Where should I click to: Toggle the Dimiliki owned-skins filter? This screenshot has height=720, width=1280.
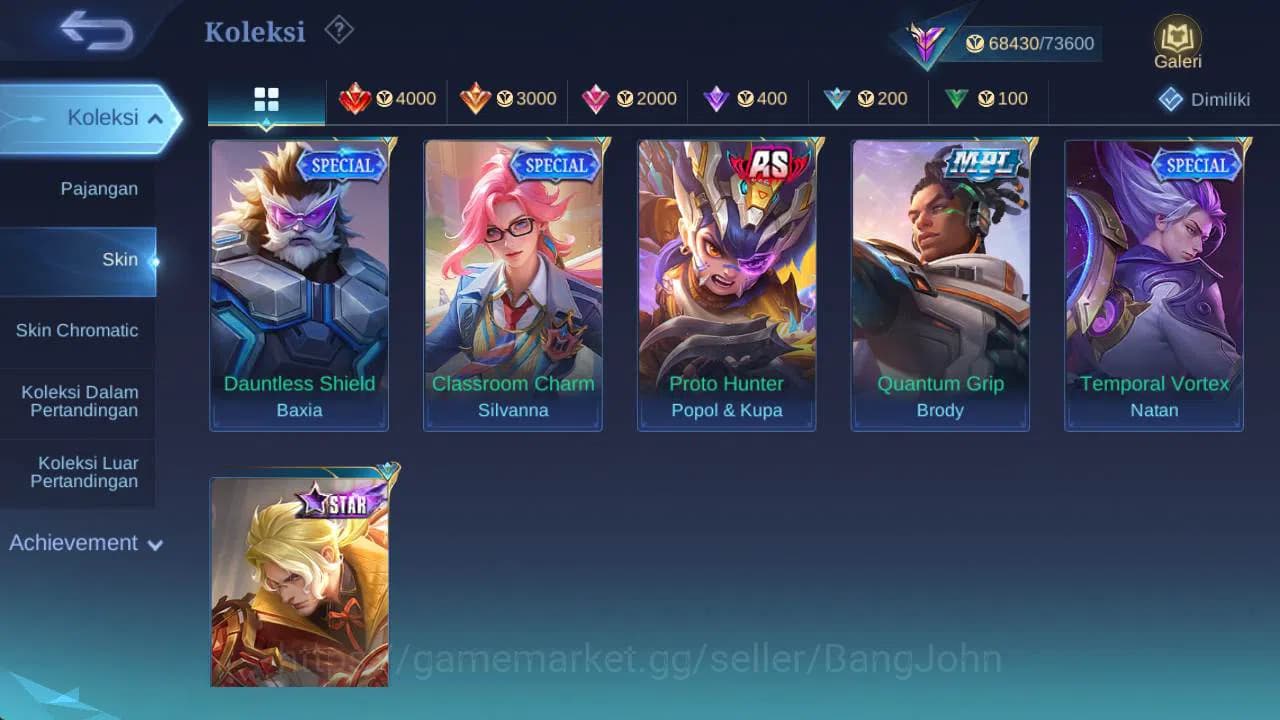point(1203,99)
